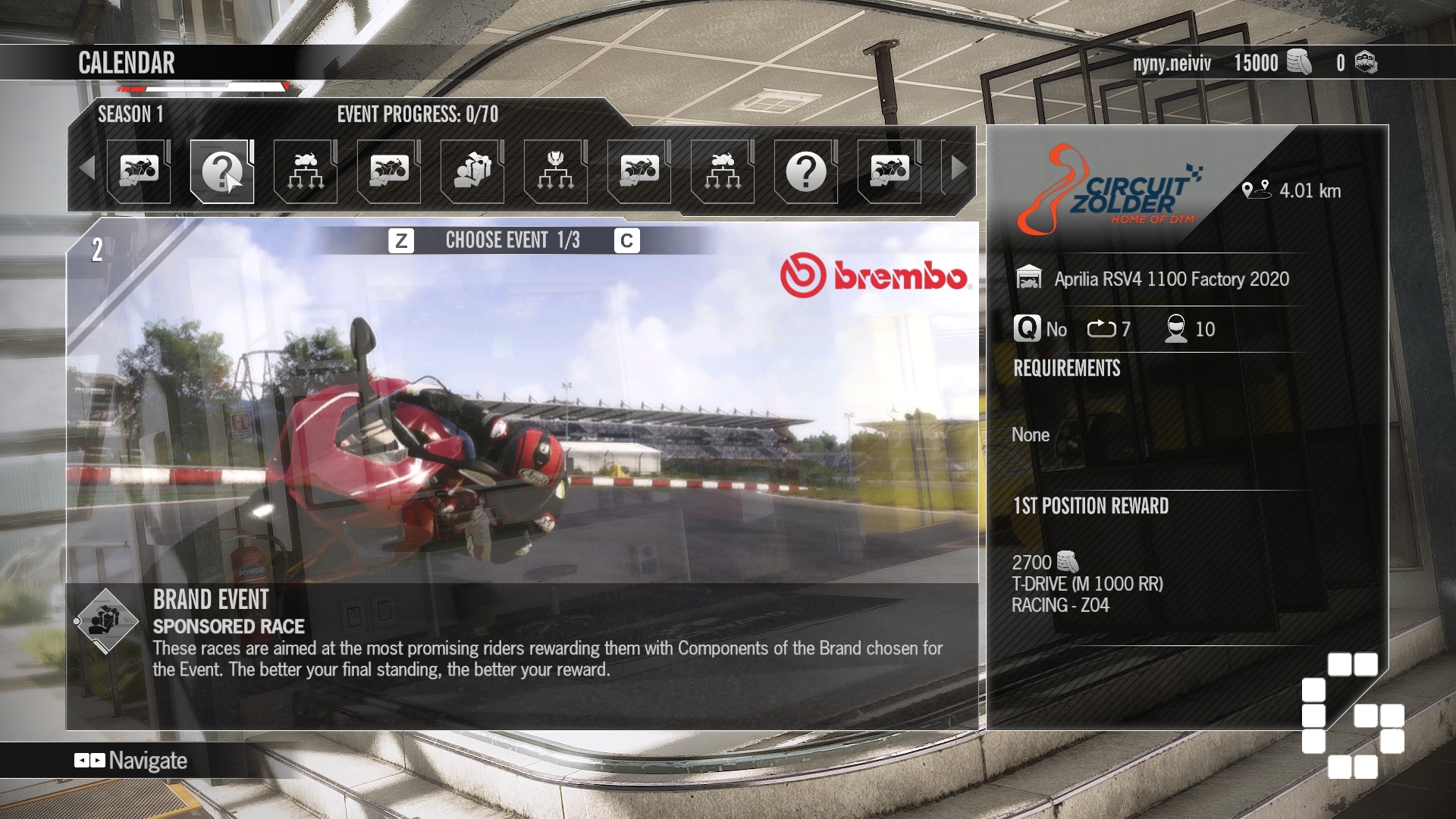Screen dimensions: 1456x819
Task: Click the coins currency icon next to 15000
Action: point(1299,63)
